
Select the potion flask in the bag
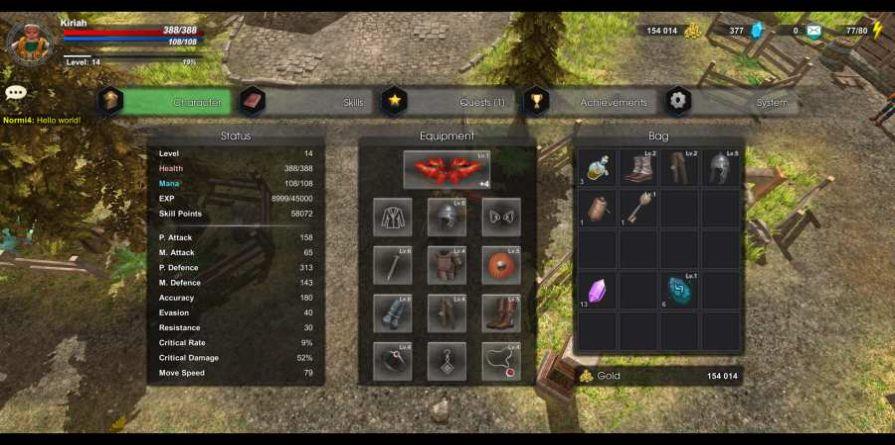(597, 168)
